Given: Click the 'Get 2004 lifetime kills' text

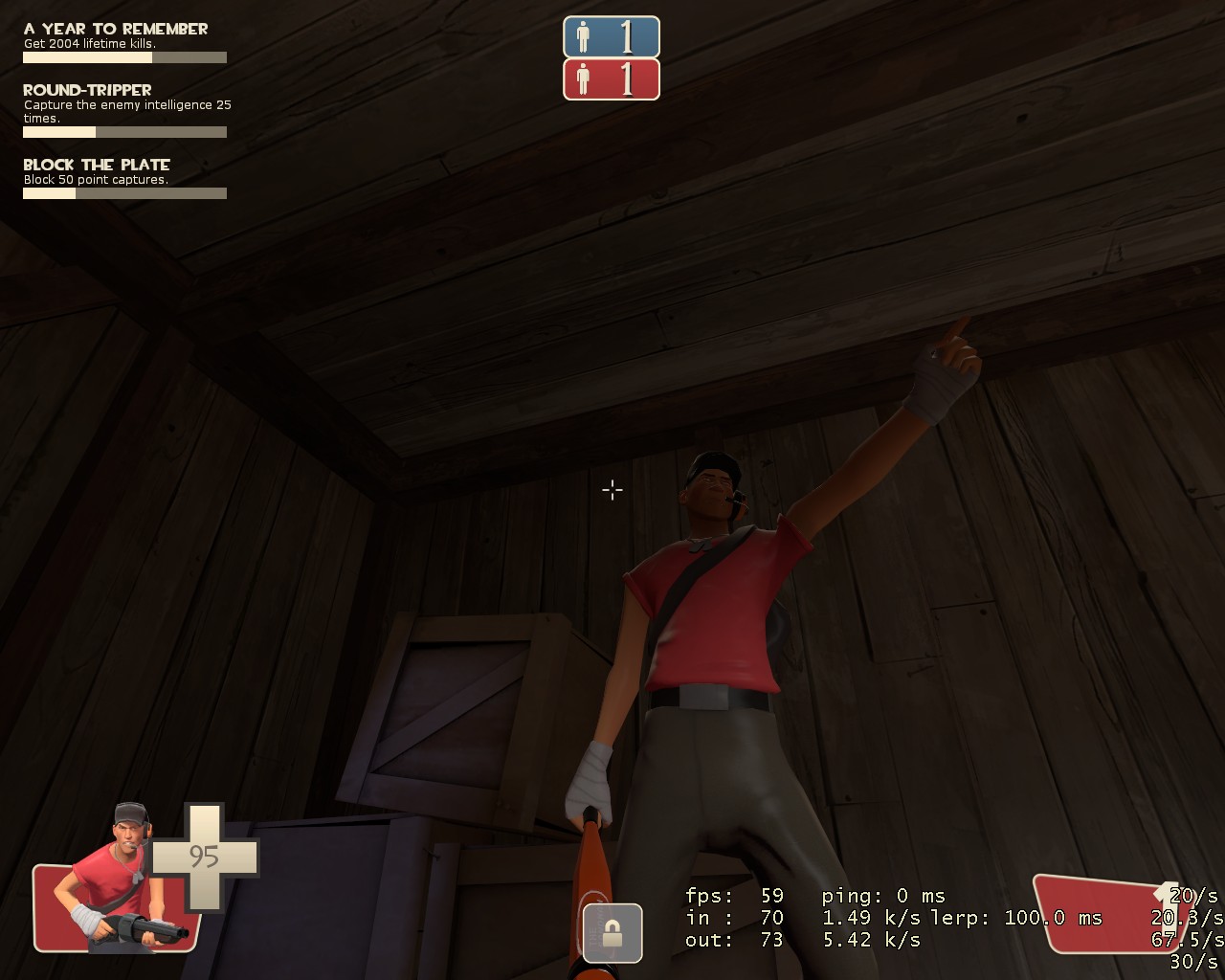Looking at the screenshot, I should tap(88, 44).
